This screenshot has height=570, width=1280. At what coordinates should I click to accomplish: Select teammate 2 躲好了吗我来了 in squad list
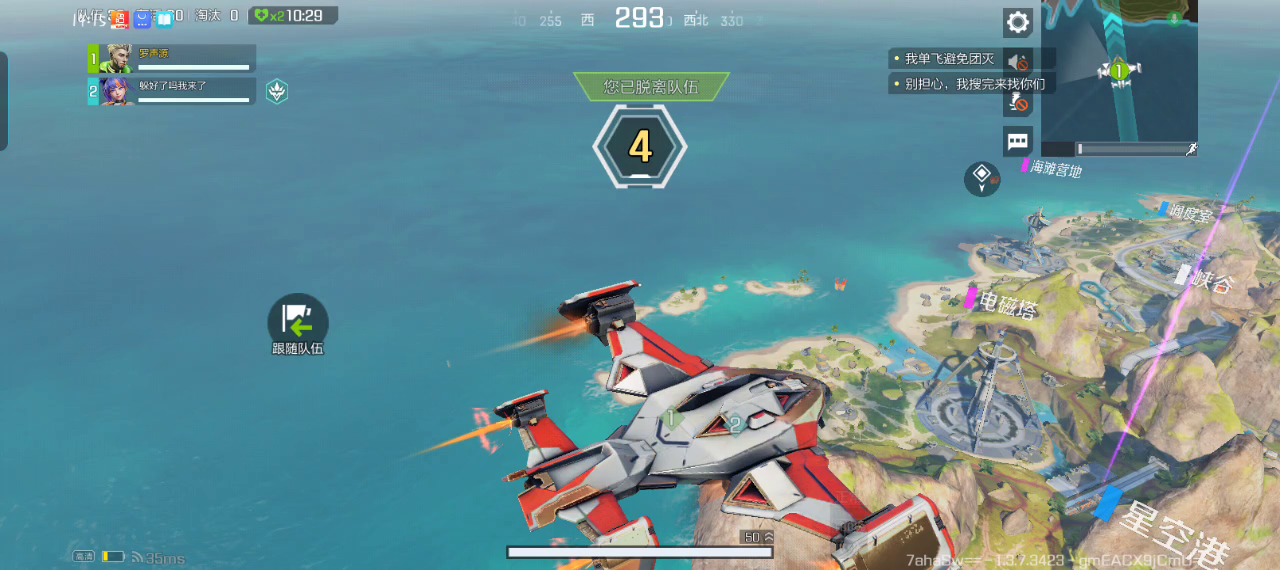pyautogui.click(x=172, y=92)
